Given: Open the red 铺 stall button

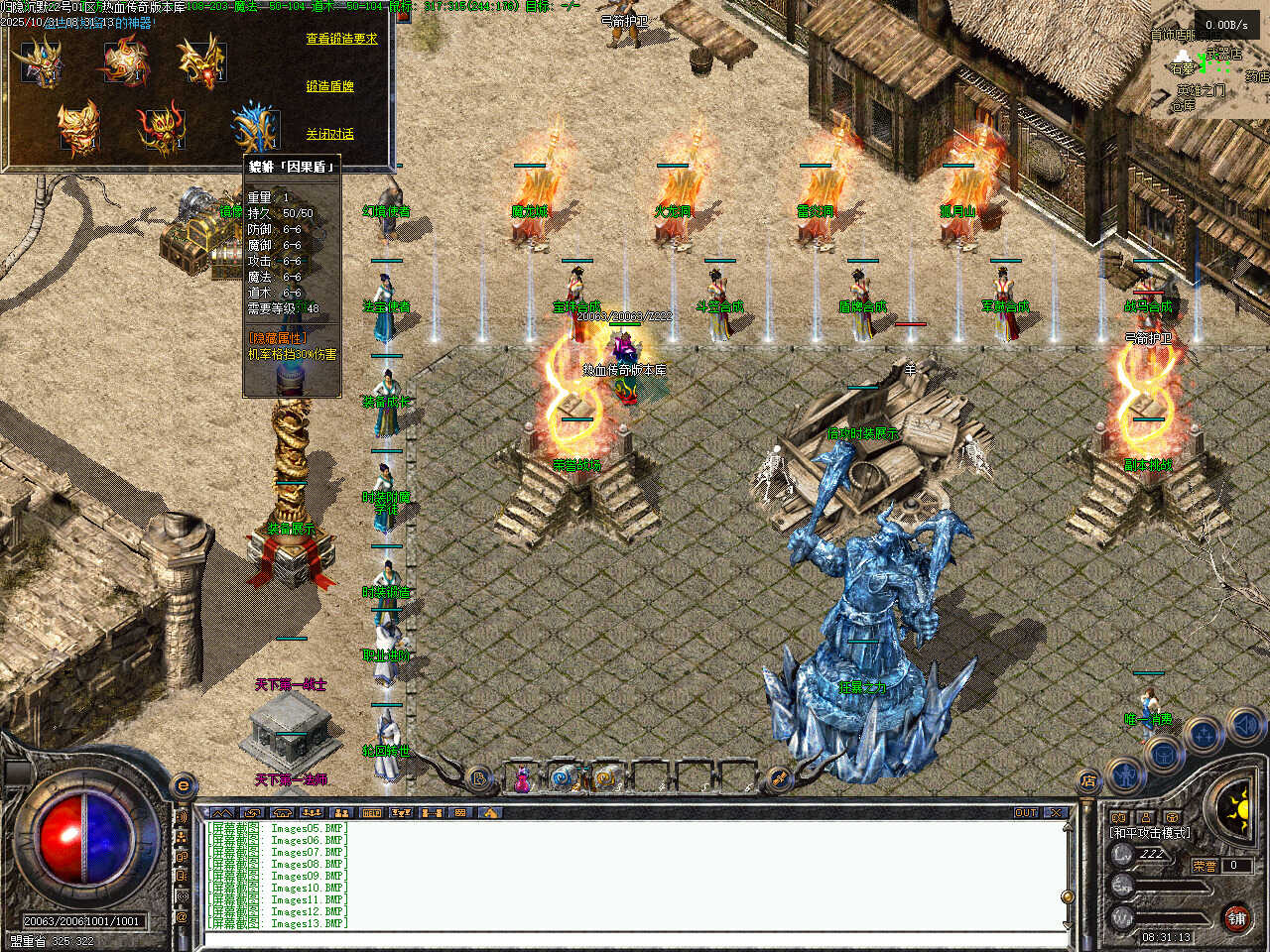Looking at the screenshot, I should (x=1236, y=918).
